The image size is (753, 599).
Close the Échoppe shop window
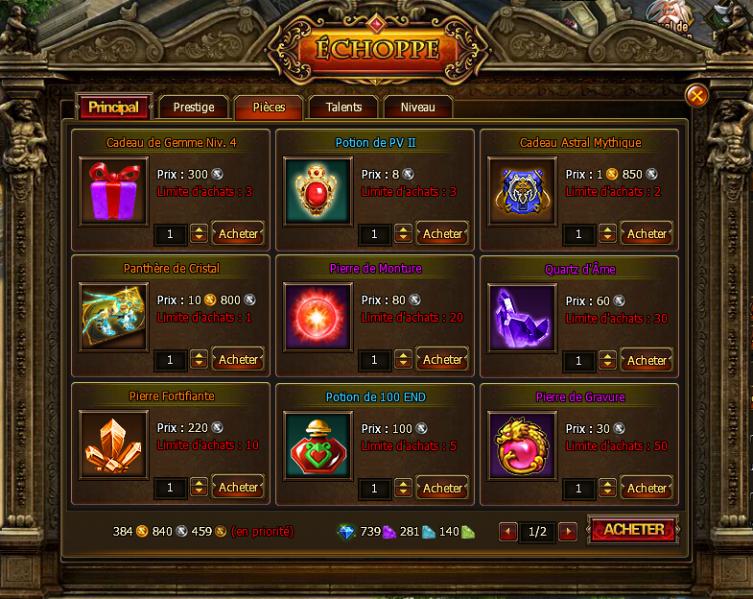pyautogui.click(x=697, y=95)
